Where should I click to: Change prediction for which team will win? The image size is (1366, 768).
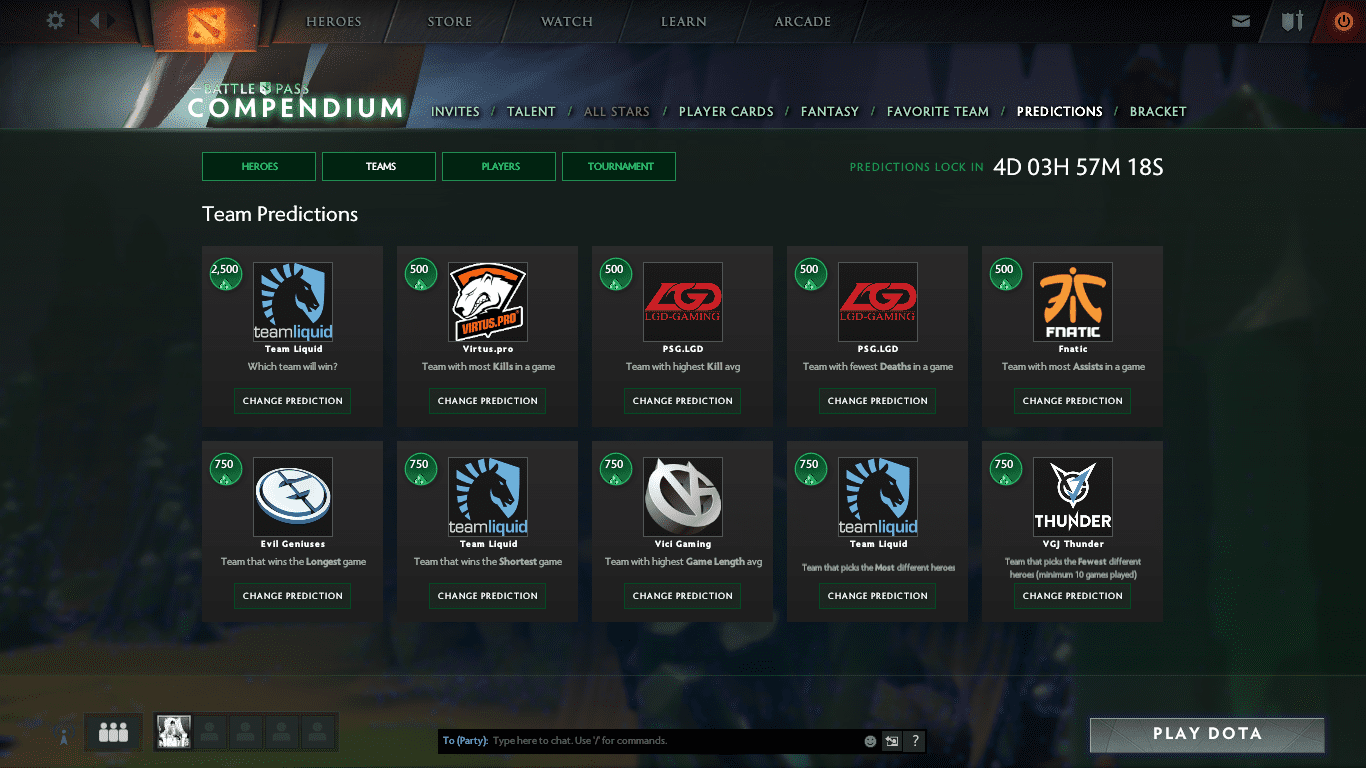pos(292,401)
